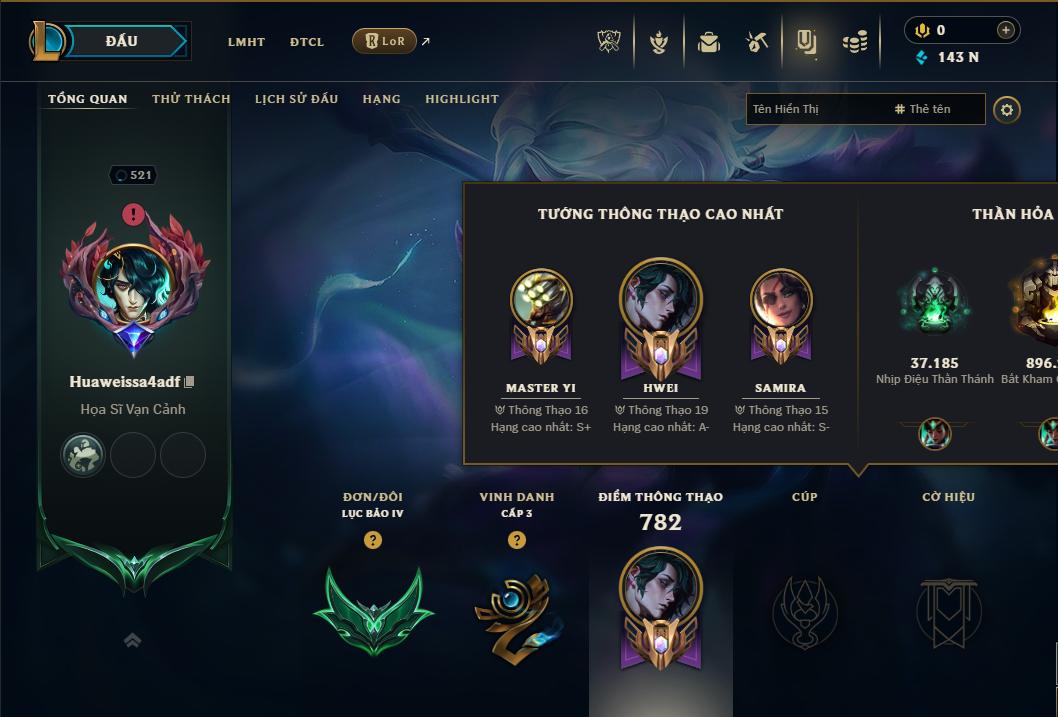1058x717 pixels.
Task: Open the LMHT game section
Action: tap(246, 42)
